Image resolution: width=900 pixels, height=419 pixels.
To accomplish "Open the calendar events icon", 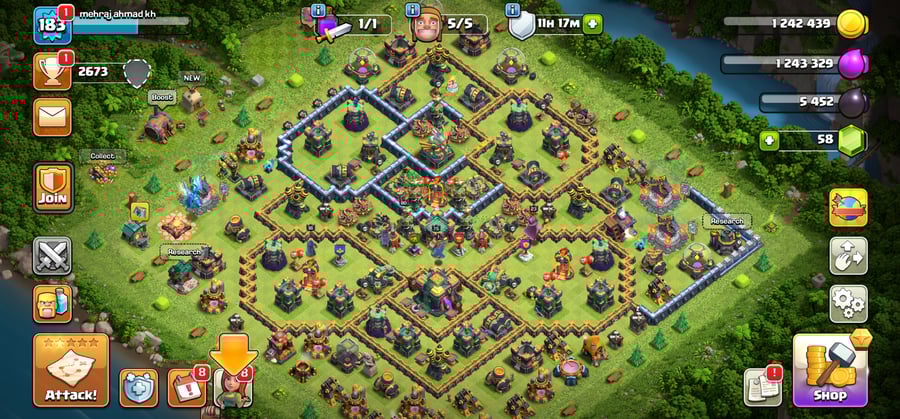I will pos(186,388).
